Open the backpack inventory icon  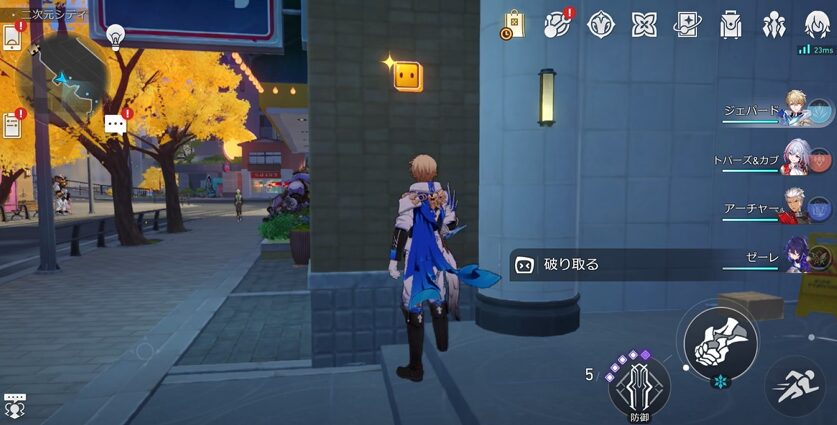[x=731, y=24]
